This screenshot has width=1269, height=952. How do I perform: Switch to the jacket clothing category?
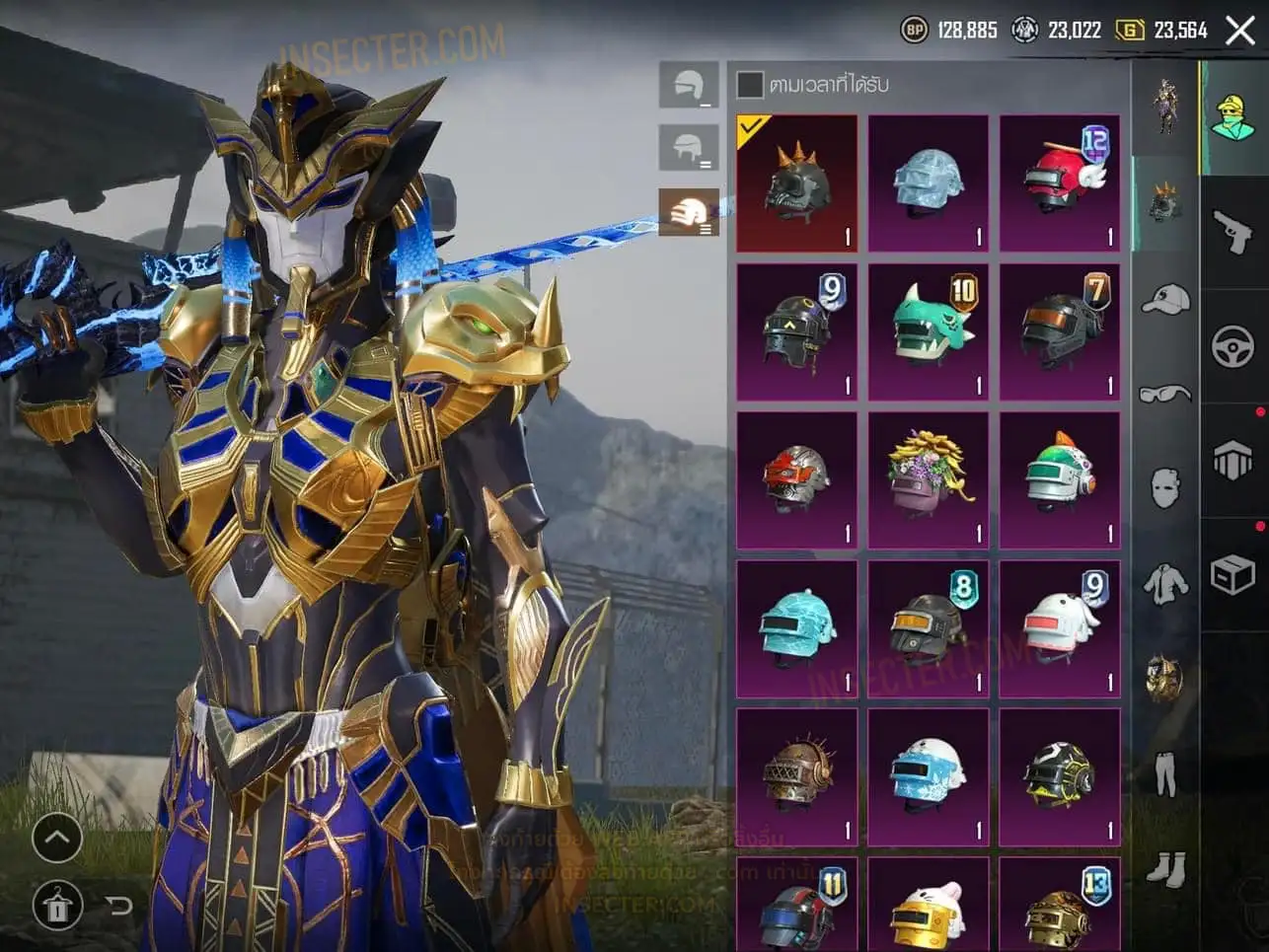coord(1165,583)
